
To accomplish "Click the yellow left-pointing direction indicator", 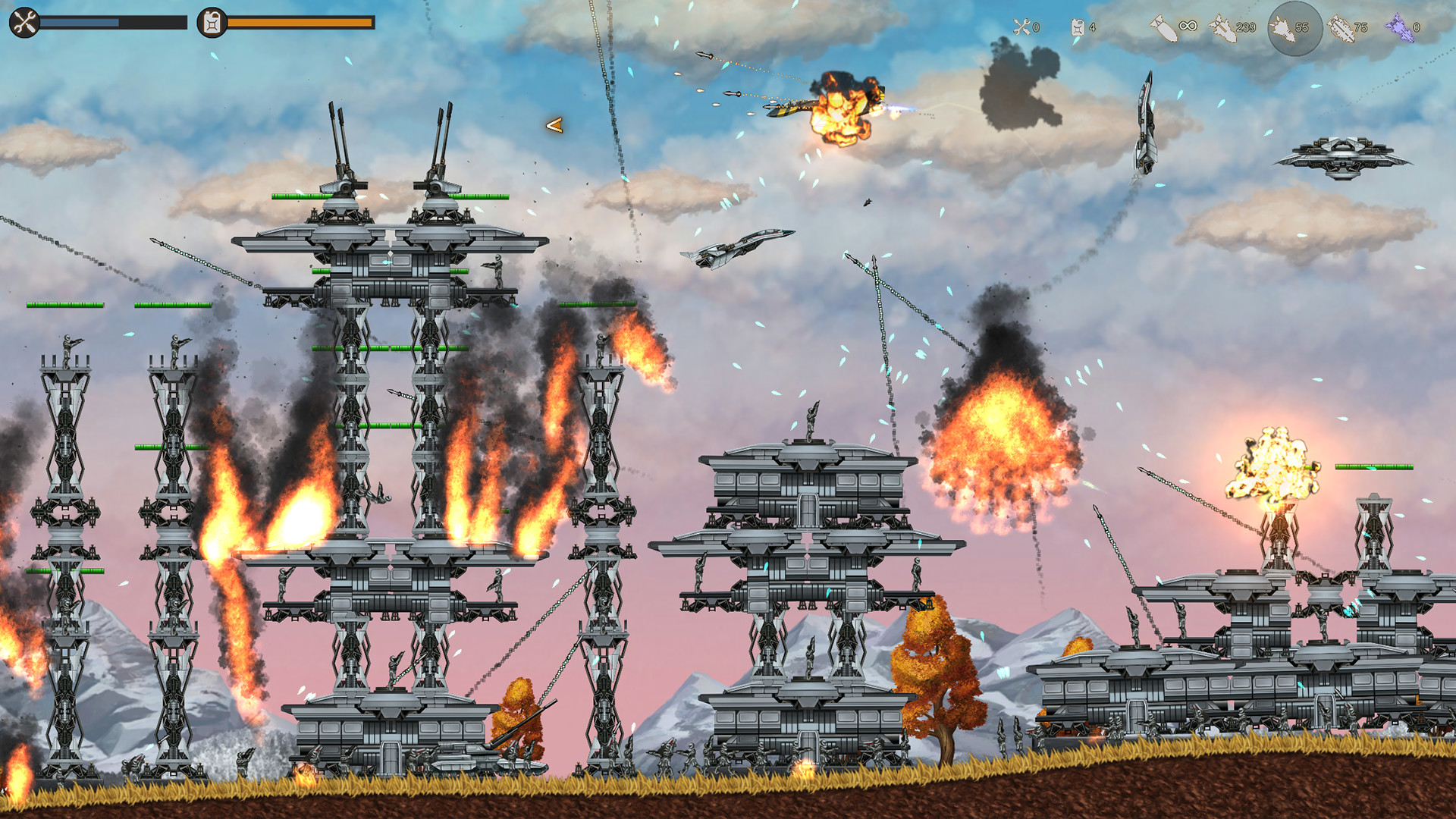I will tap(554, 124).
